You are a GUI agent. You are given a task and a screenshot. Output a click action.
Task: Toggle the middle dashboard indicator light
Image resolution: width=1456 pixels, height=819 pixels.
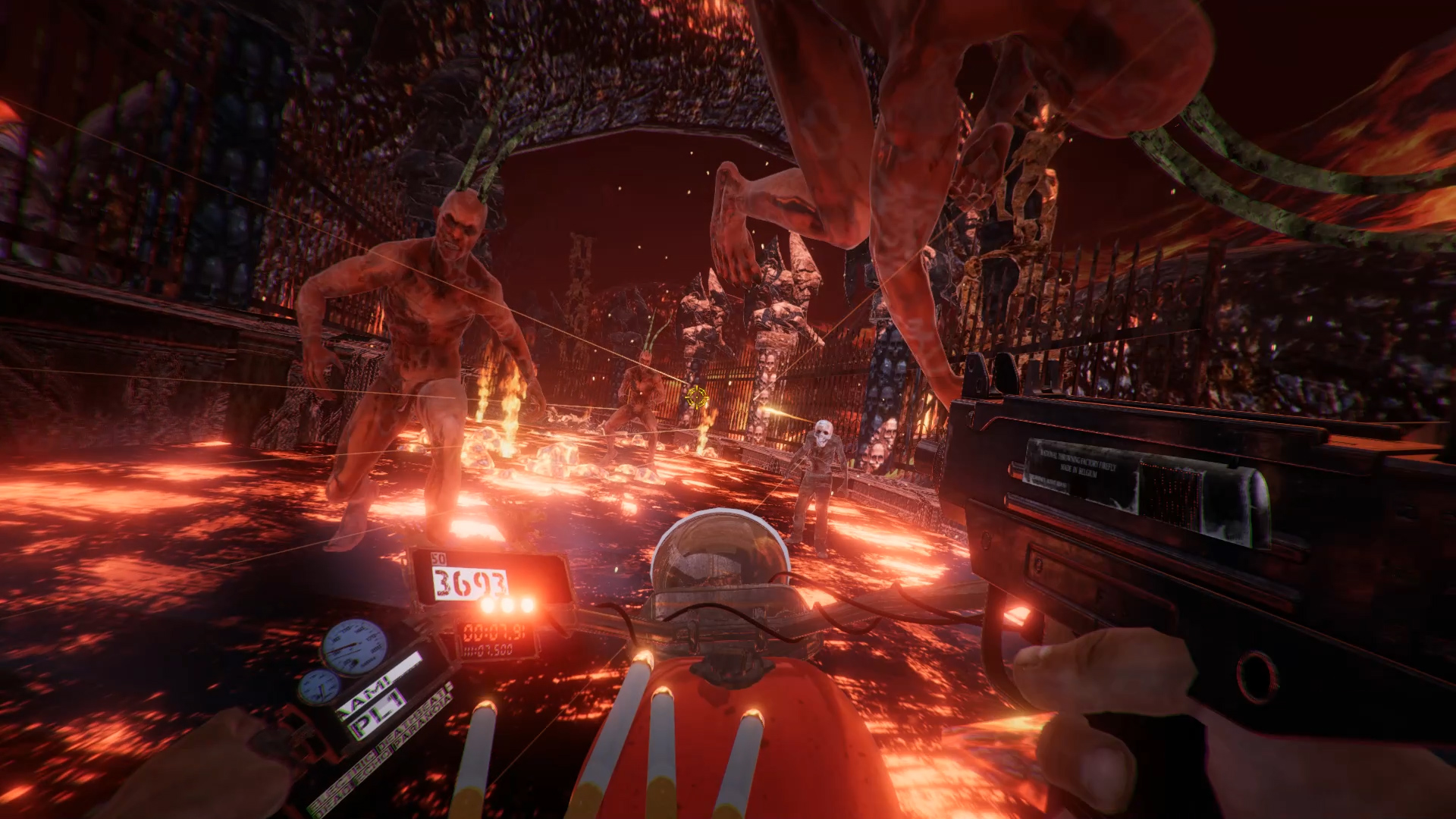[506, 606]
